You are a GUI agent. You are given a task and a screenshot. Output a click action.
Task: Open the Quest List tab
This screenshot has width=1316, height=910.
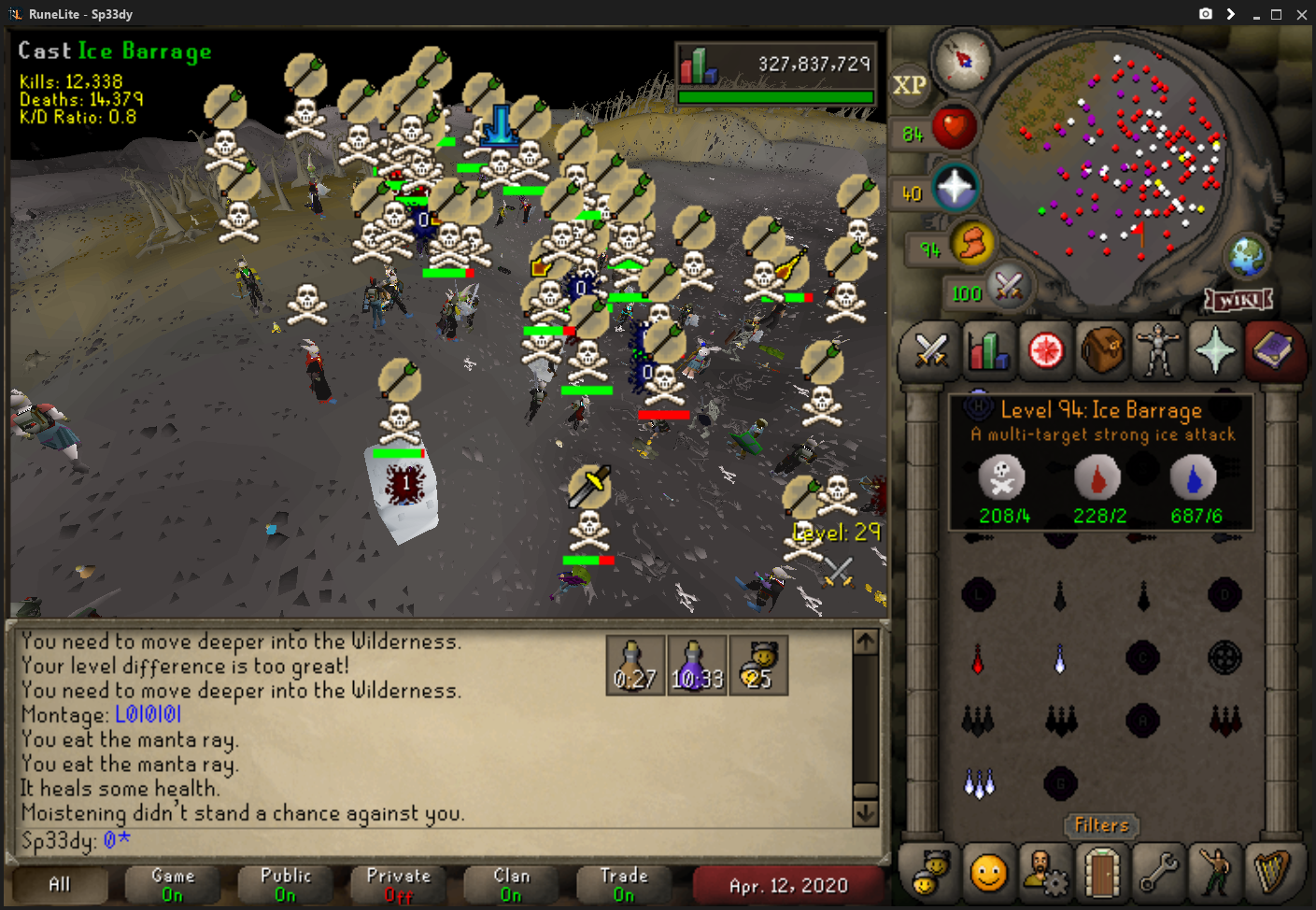[1045, 351]
